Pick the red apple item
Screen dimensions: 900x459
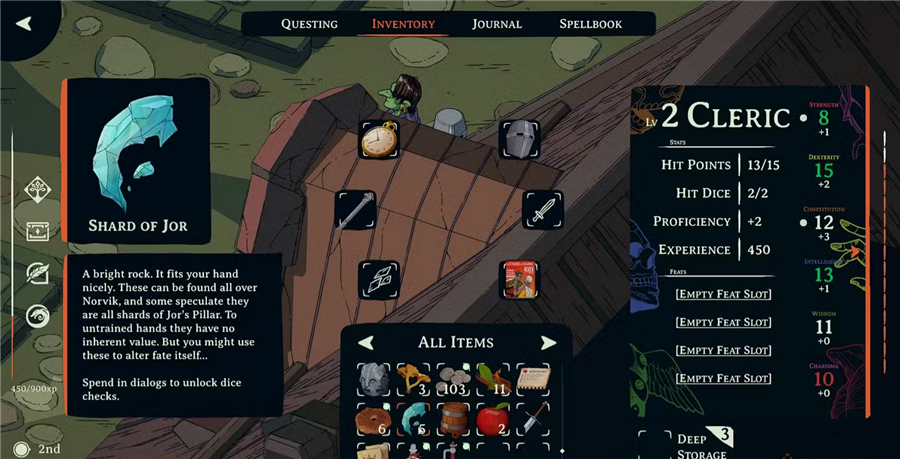tap(495, 420)
